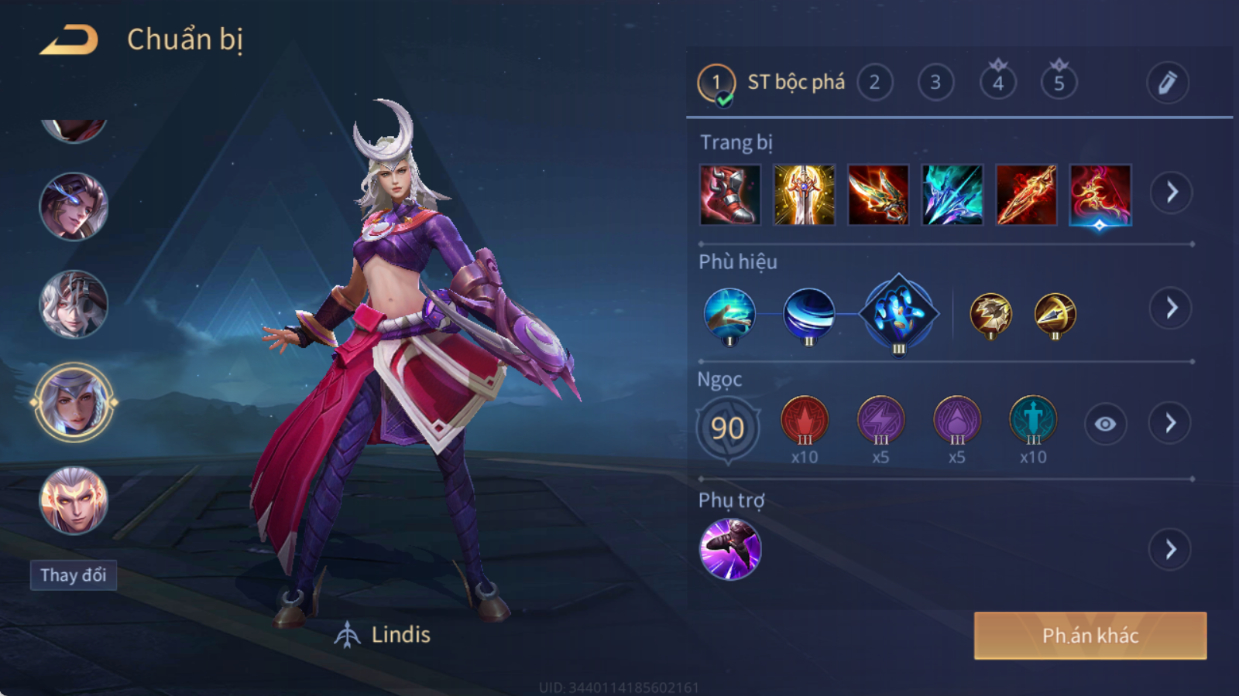Choose build preset number 4

pos(998,82)
